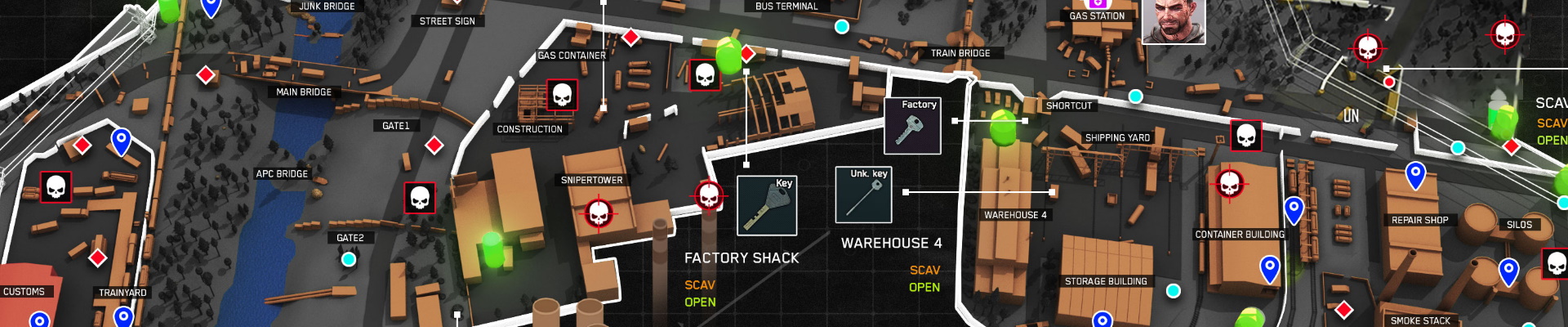The width and height of the screenshot is (1568, 327).
Task: Select the SNIPERTOWER map label
Action: point(591,181)
